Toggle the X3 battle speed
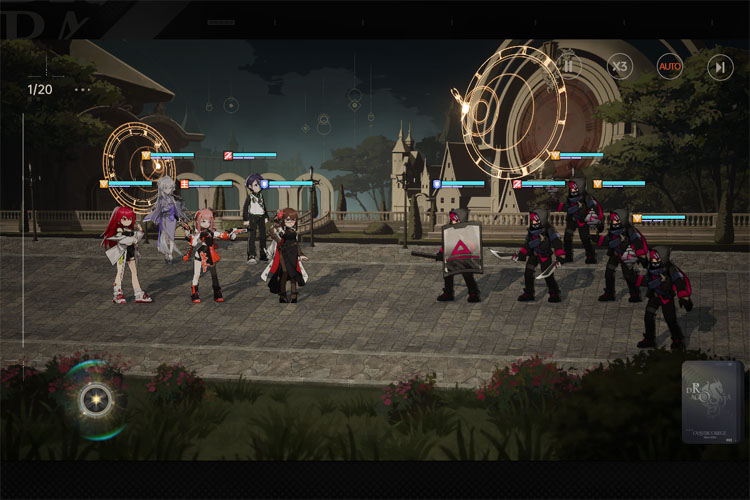Screen dimensions: 750x500 (x=620, y=67)
